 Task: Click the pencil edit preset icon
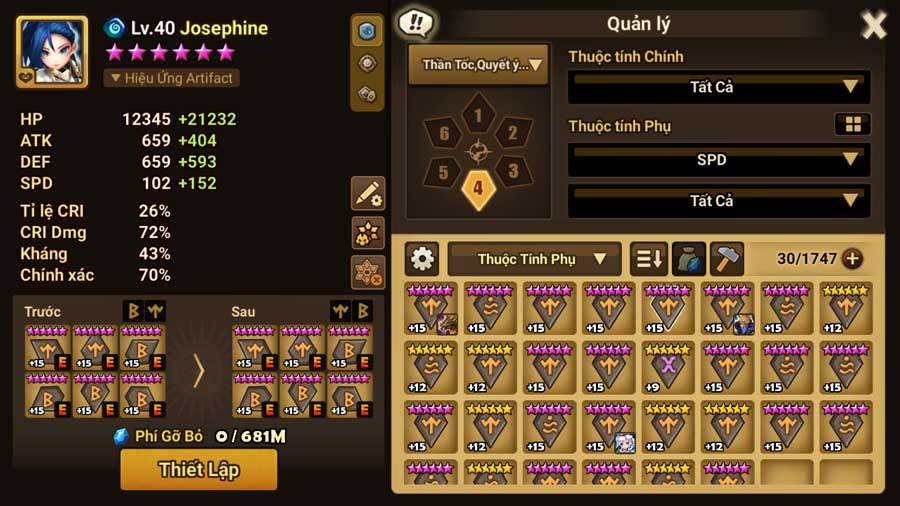(368, 193)
